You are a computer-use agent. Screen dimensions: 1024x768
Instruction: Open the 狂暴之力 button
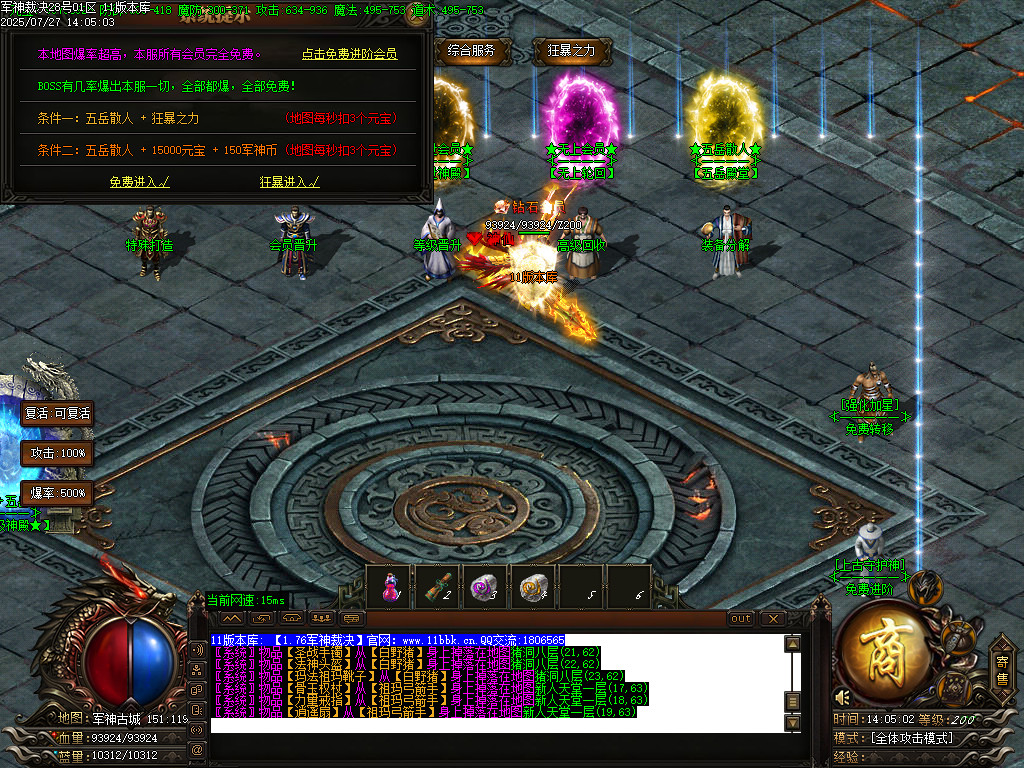click(571, 51)
